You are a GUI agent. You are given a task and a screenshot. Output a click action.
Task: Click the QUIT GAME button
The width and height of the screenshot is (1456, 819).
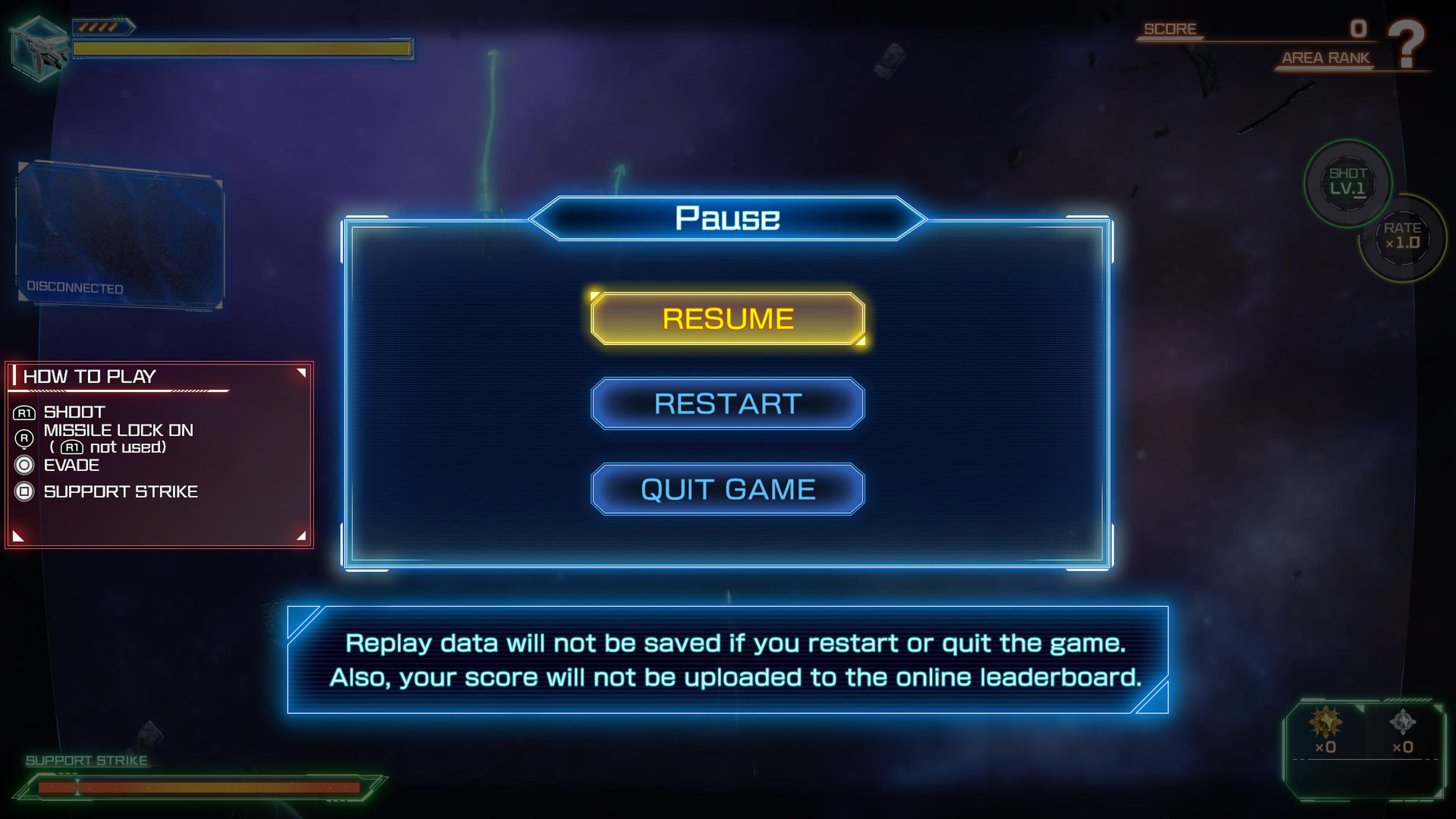click(x=728, y=489)
